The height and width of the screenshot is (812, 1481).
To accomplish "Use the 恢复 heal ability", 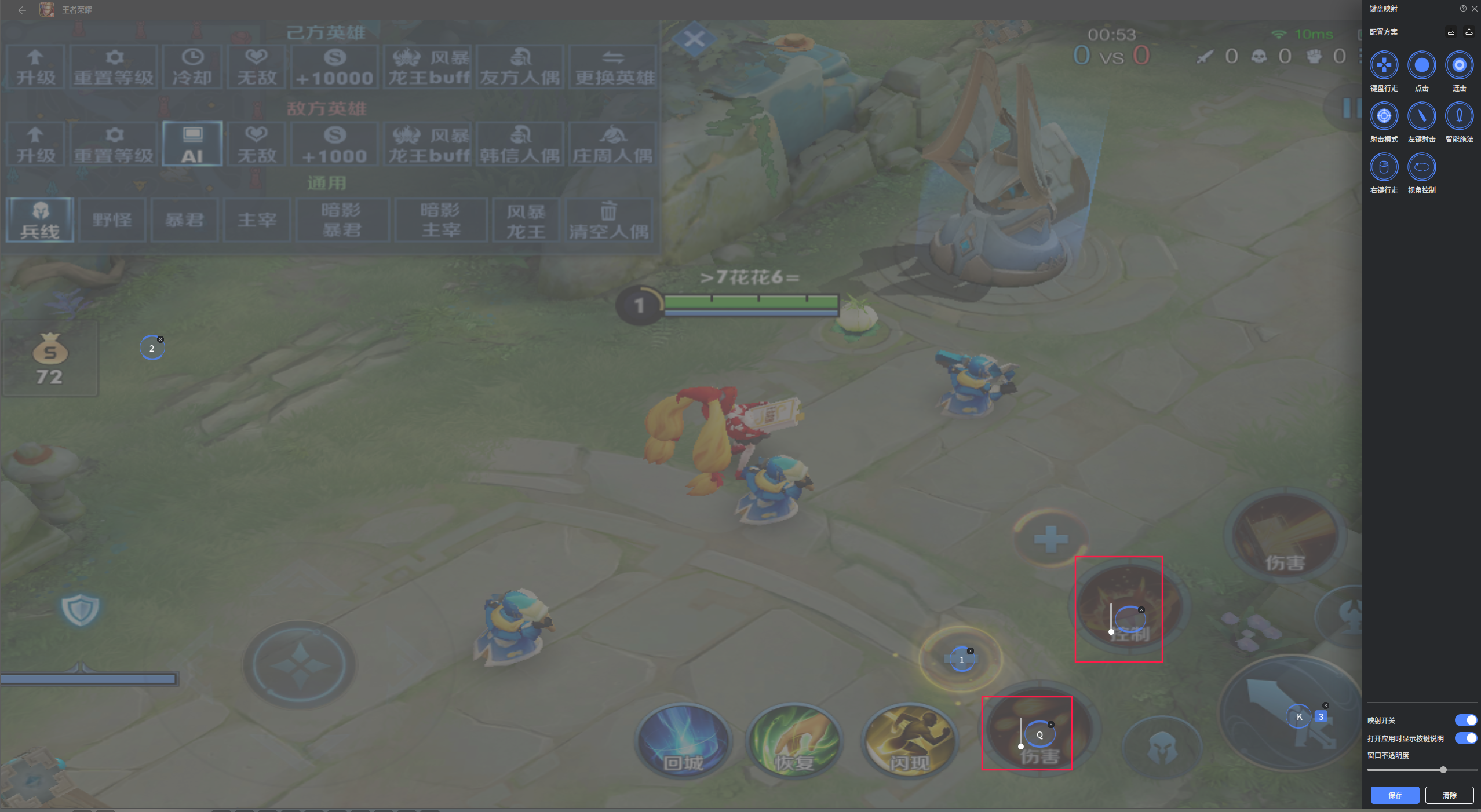I will (795, 741).
